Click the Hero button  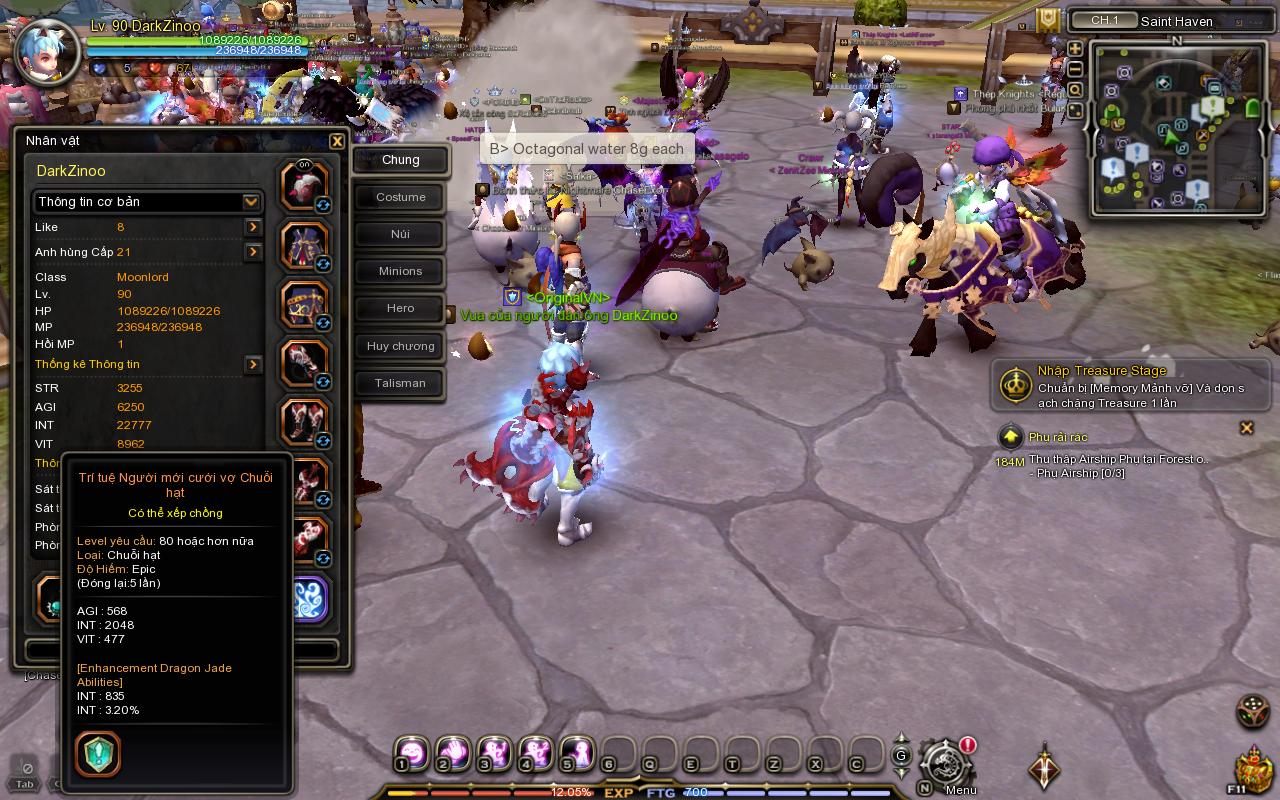398,308
